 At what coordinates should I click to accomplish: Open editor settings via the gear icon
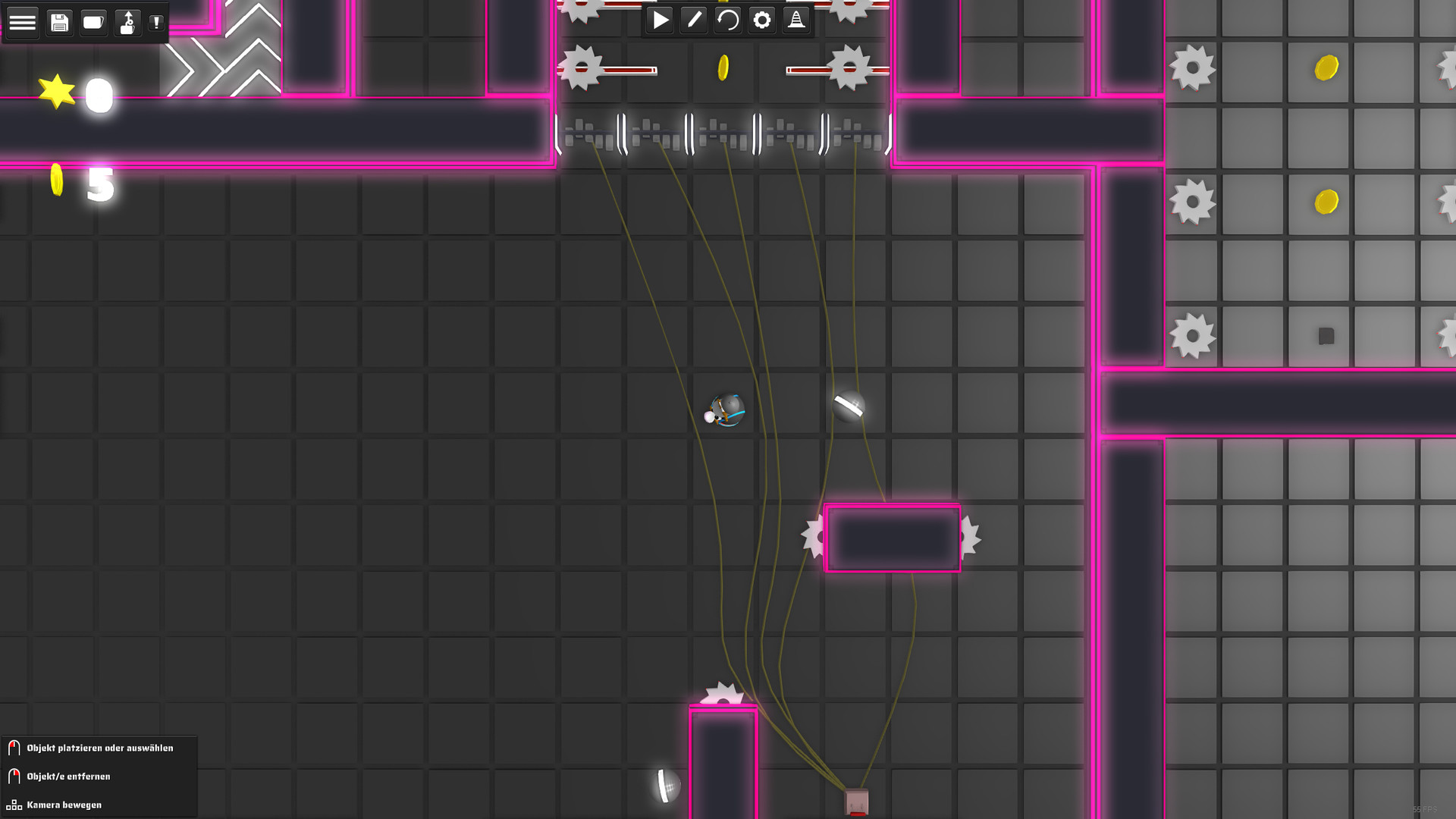(761, 20)
